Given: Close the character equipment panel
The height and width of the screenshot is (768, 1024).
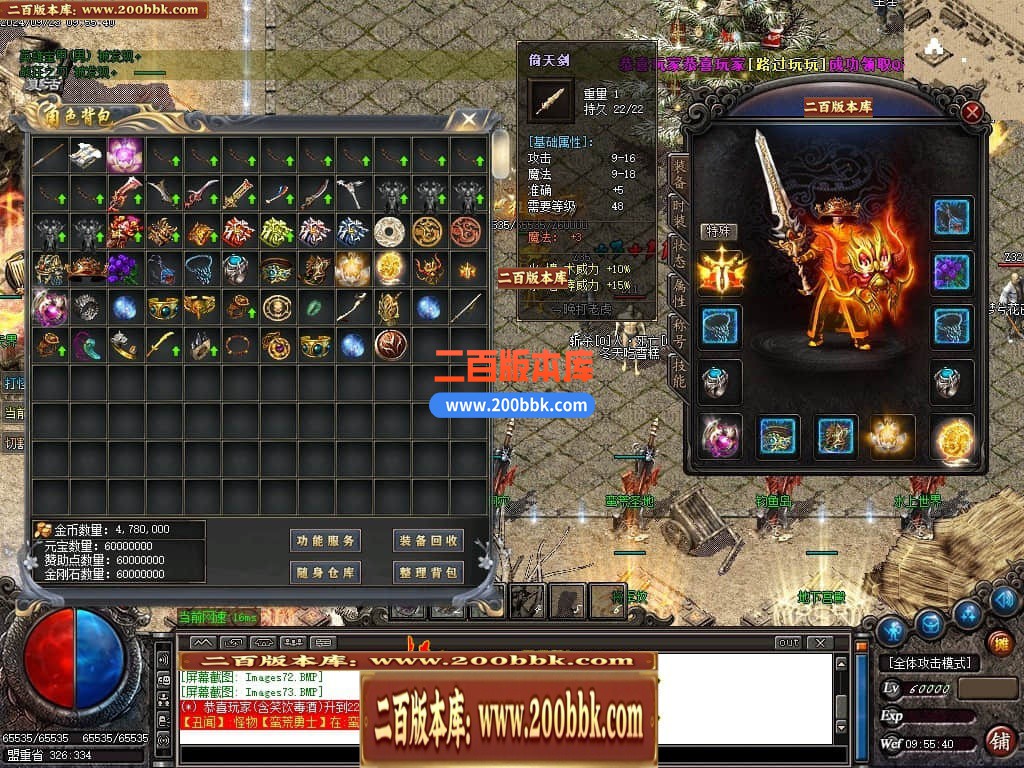Looking at the screenshot, I should 972,113.
